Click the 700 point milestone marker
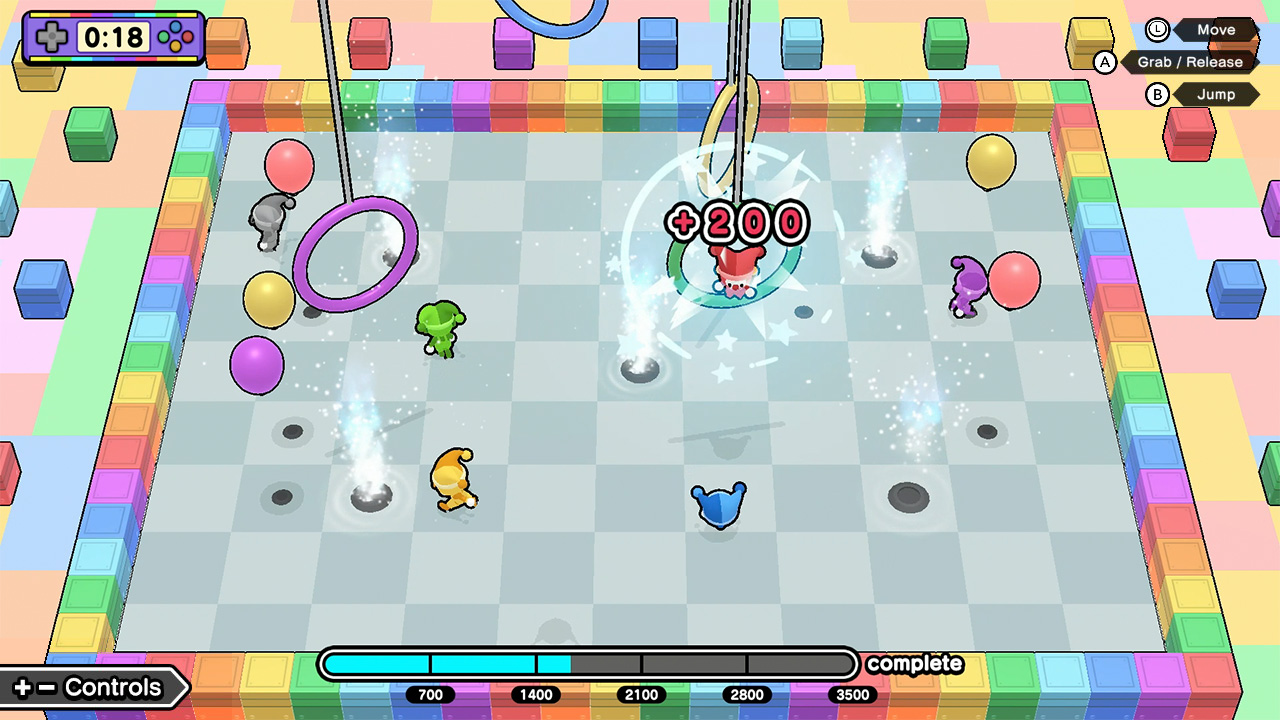The image size is (1280, 720). pyautogui.click(x=430, y=694)
